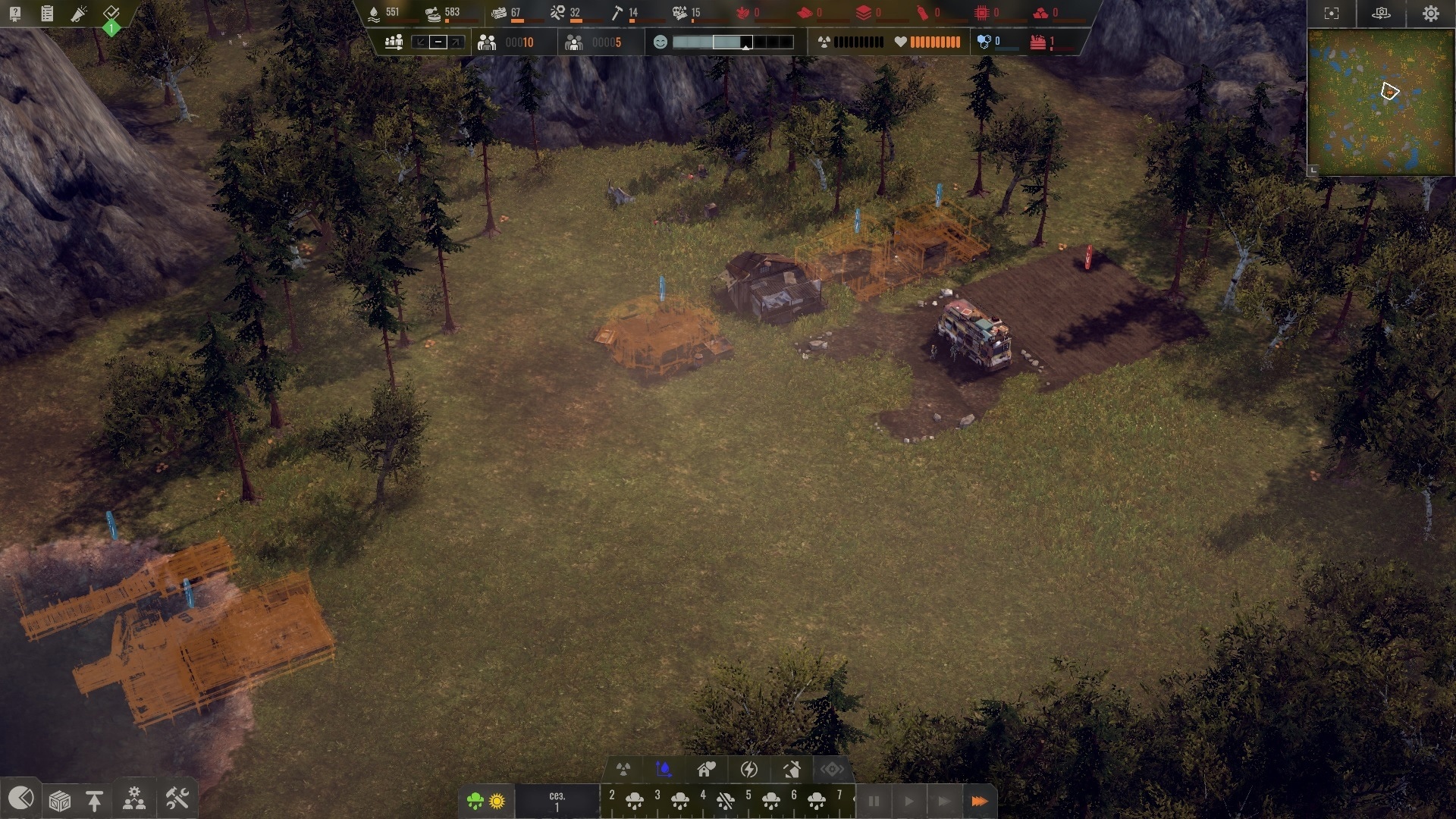Set game to double fast-forward speed
1456x819 pixels.
coord(943,801)
